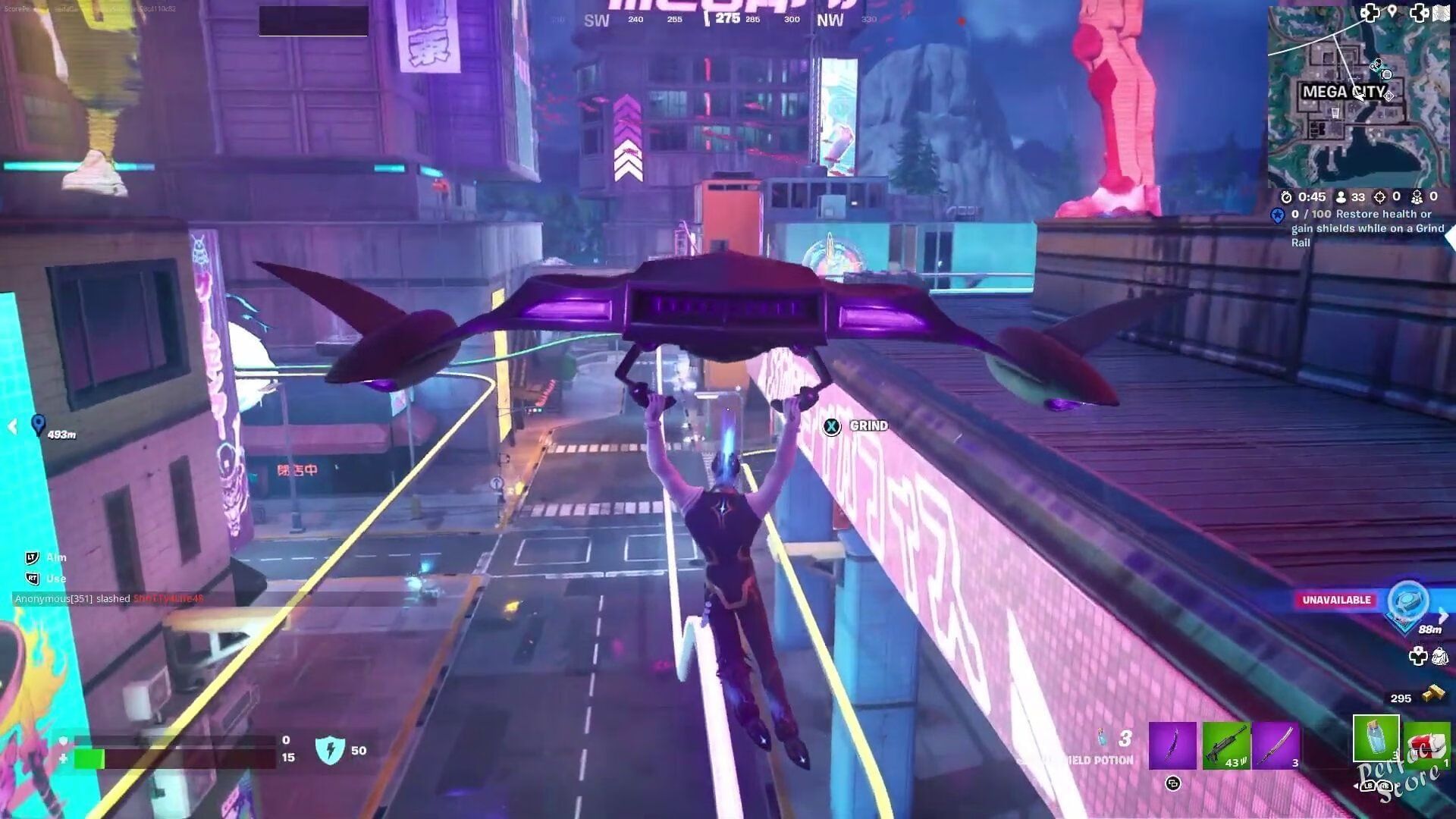Click the eliminations crosshair icon
Image resolution: width=1456 pixels, height=819 pixels.
point(1379,197)
